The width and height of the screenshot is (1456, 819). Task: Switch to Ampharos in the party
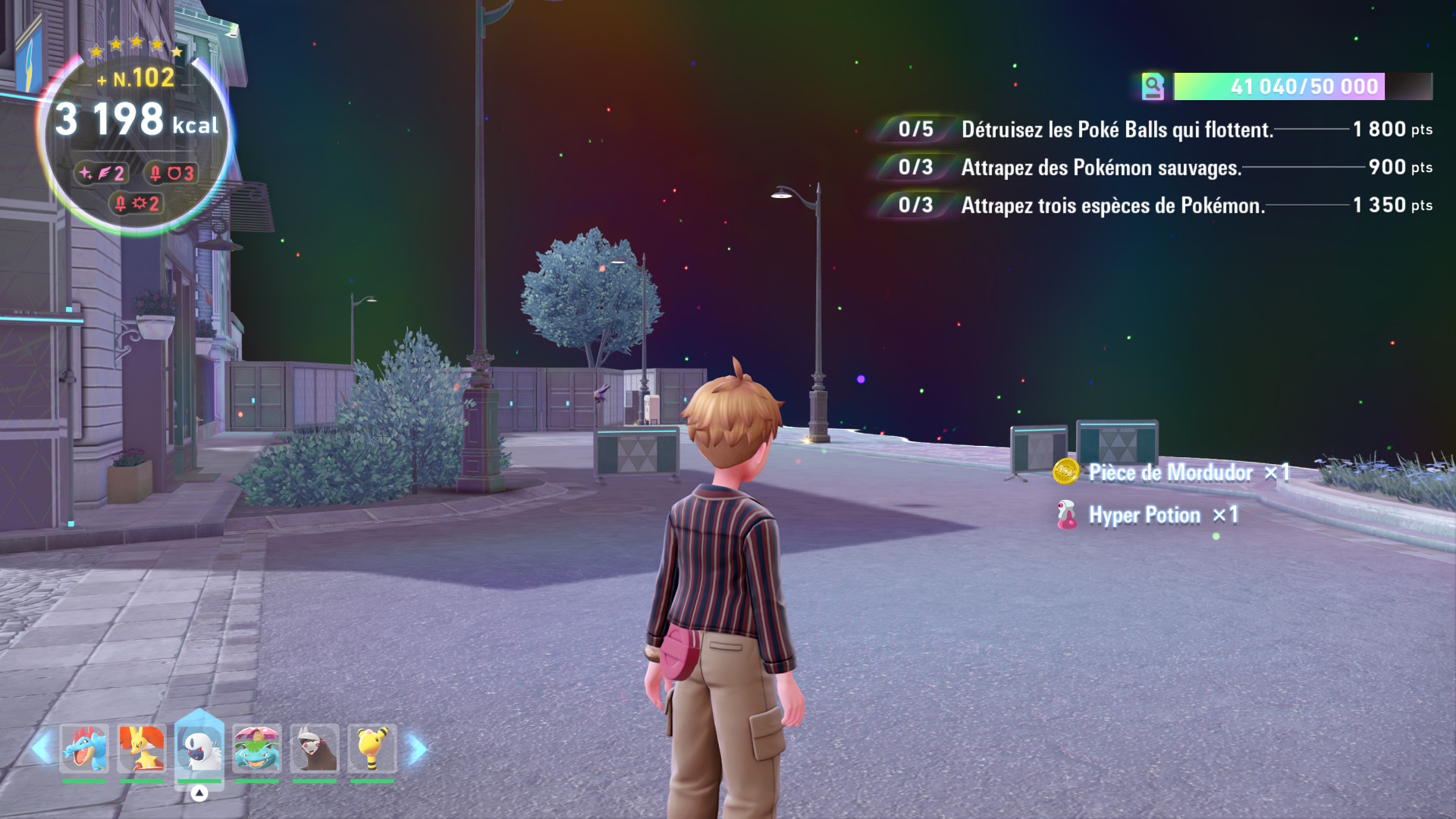click(x=372, y=748)
